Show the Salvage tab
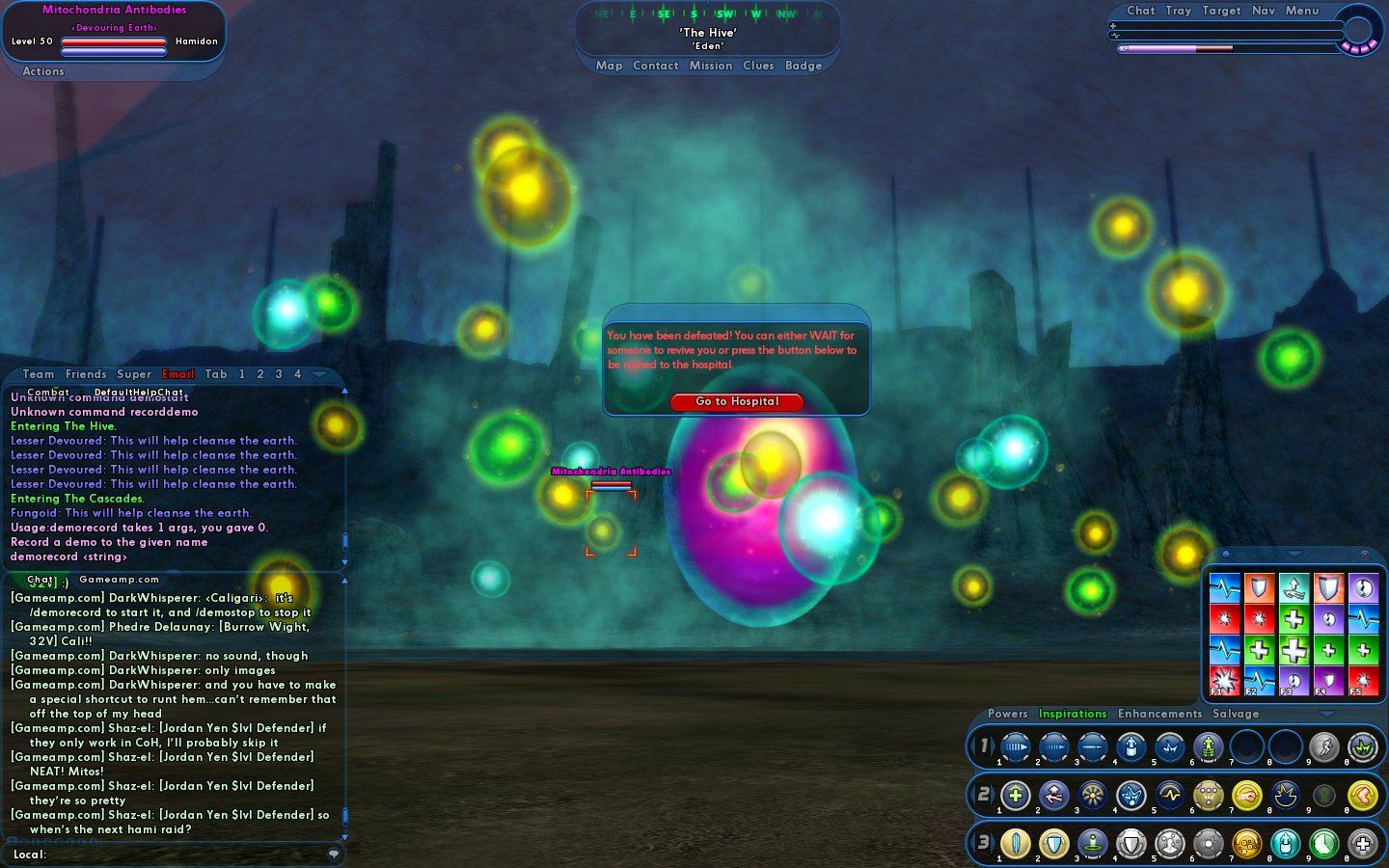 point(1236,714)
